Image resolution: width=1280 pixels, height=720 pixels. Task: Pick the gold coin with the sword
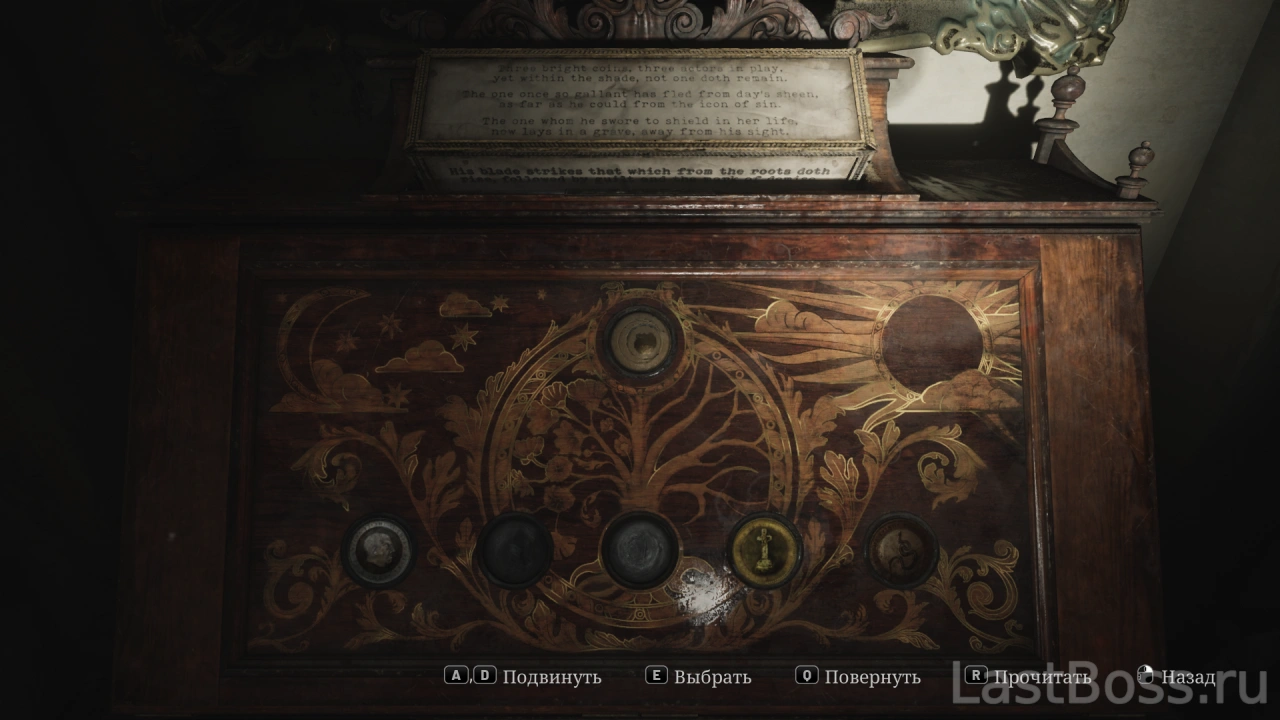763,551
